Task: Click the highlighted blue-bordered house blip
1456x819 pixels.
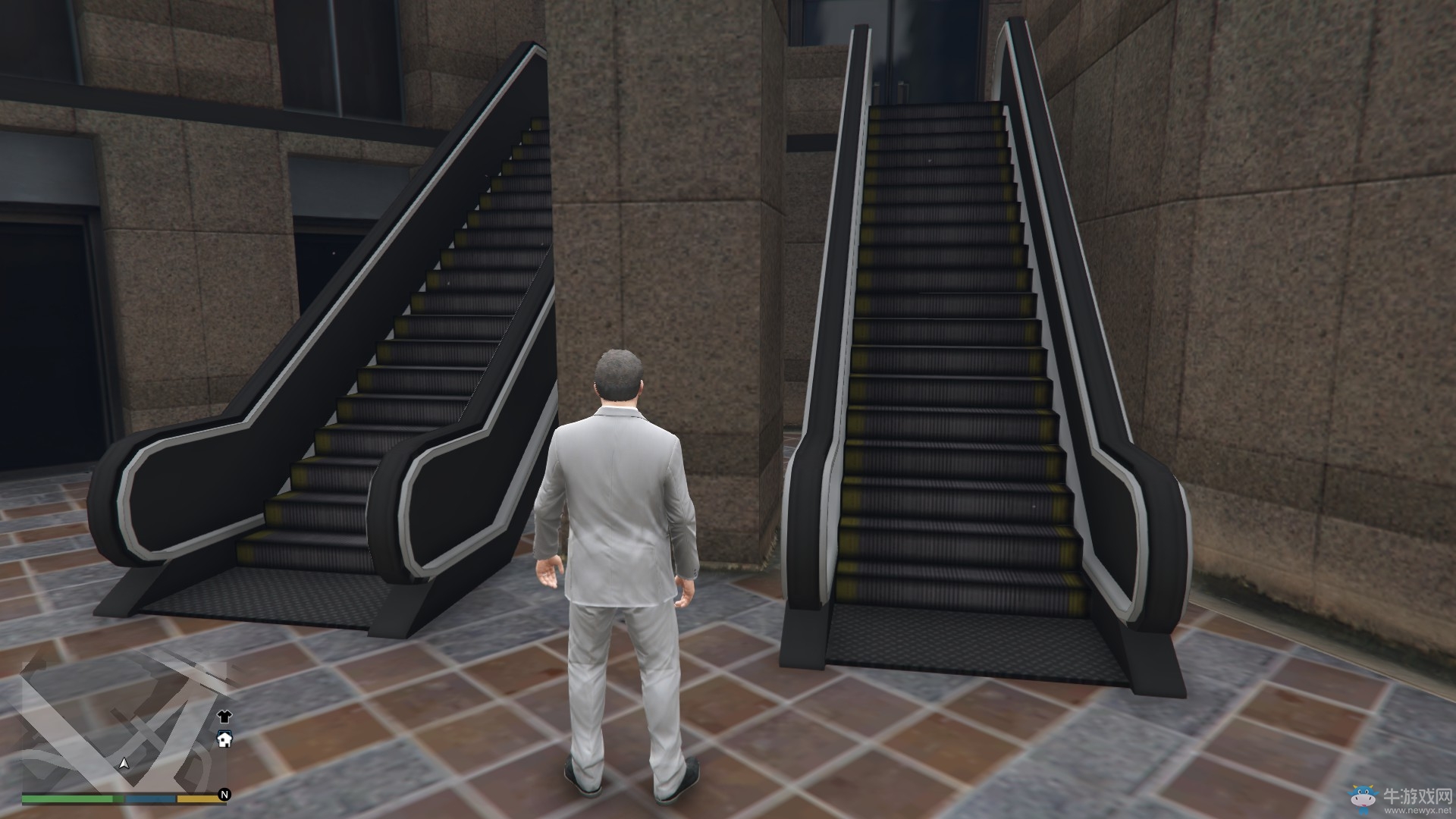Action: 224,741
